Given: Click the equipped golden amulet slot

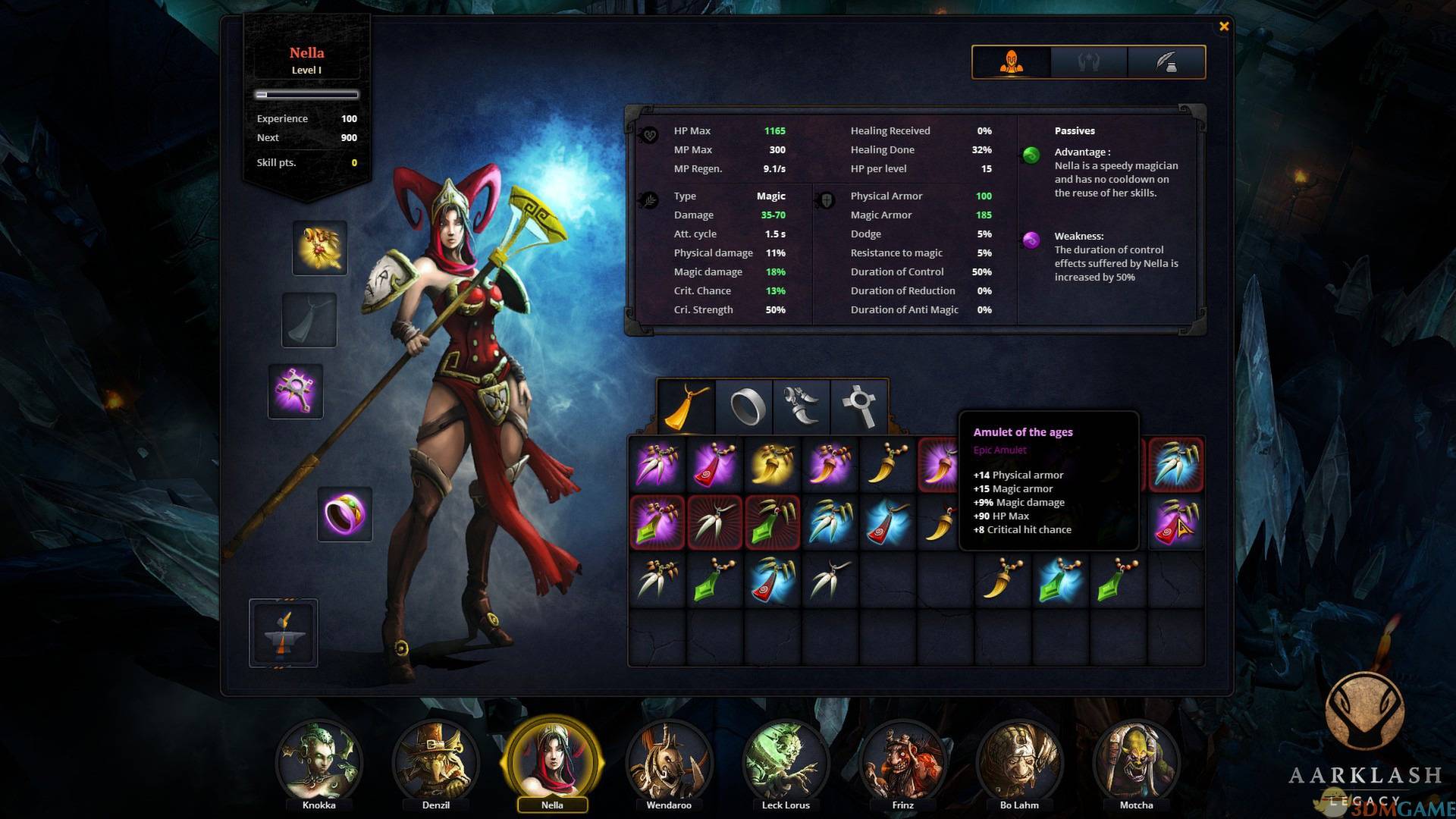Looking at the screenshot, I should tap(320, 248).
